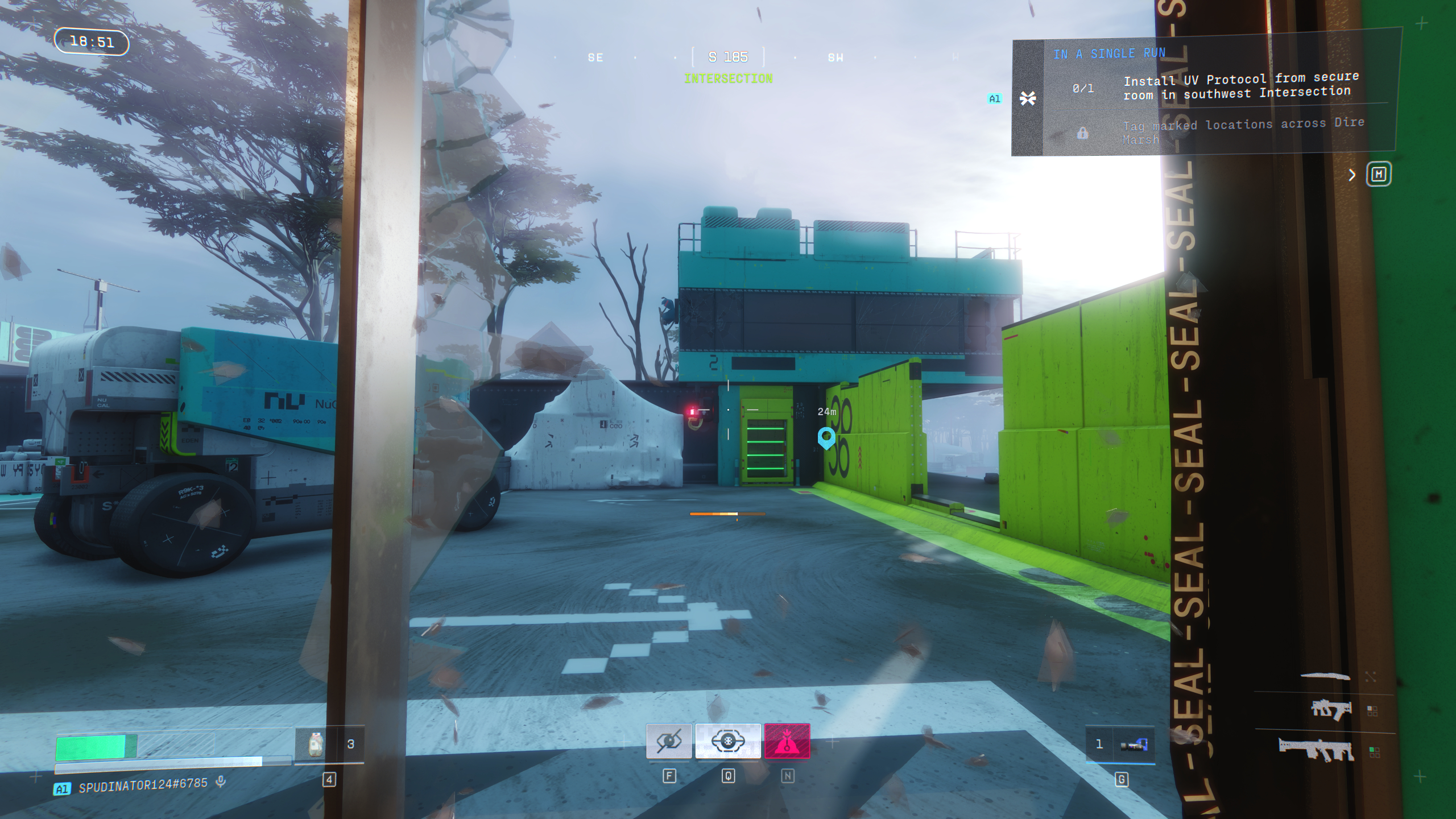The width and height of the screenshot is (1456, 819).
Task: Click the 0/1 objective progress counter
Action: coord(1083,89)
